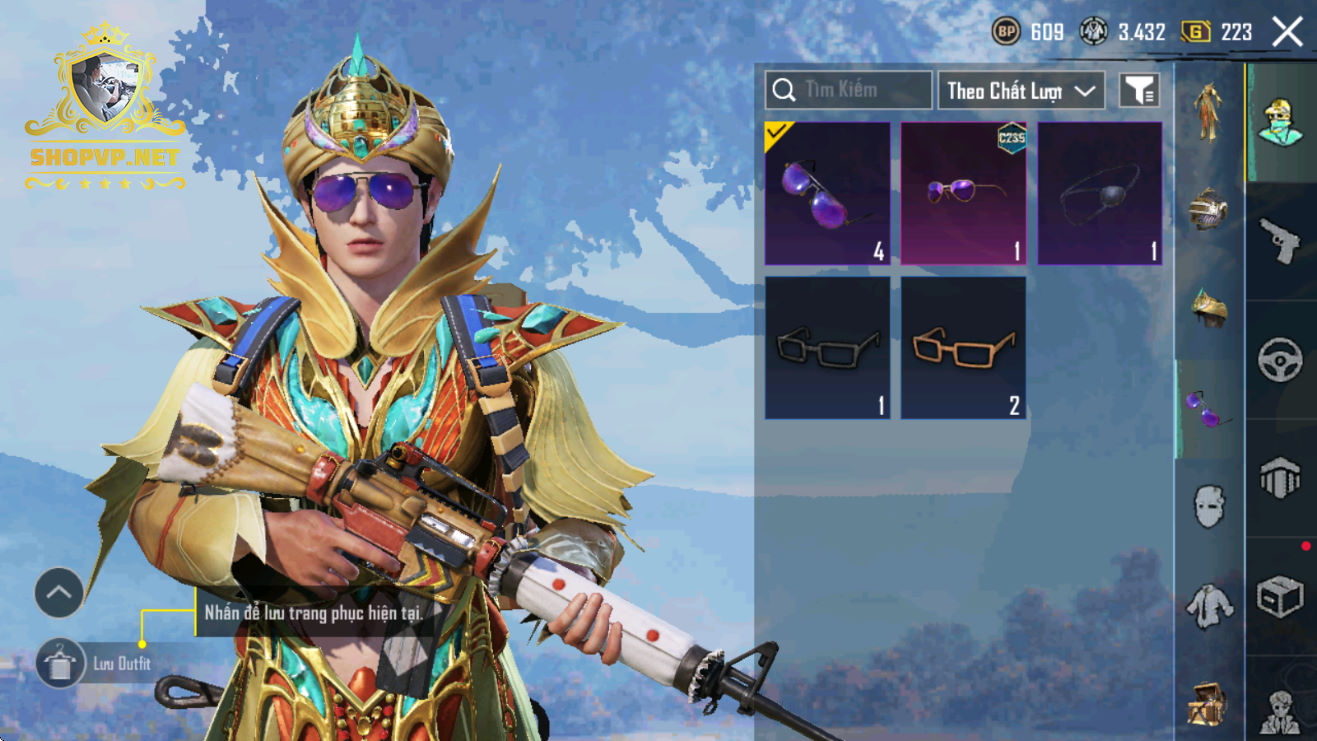Open the vehicle skins tab
This screenshot has height=741, width=1317.
(1280, 360)
